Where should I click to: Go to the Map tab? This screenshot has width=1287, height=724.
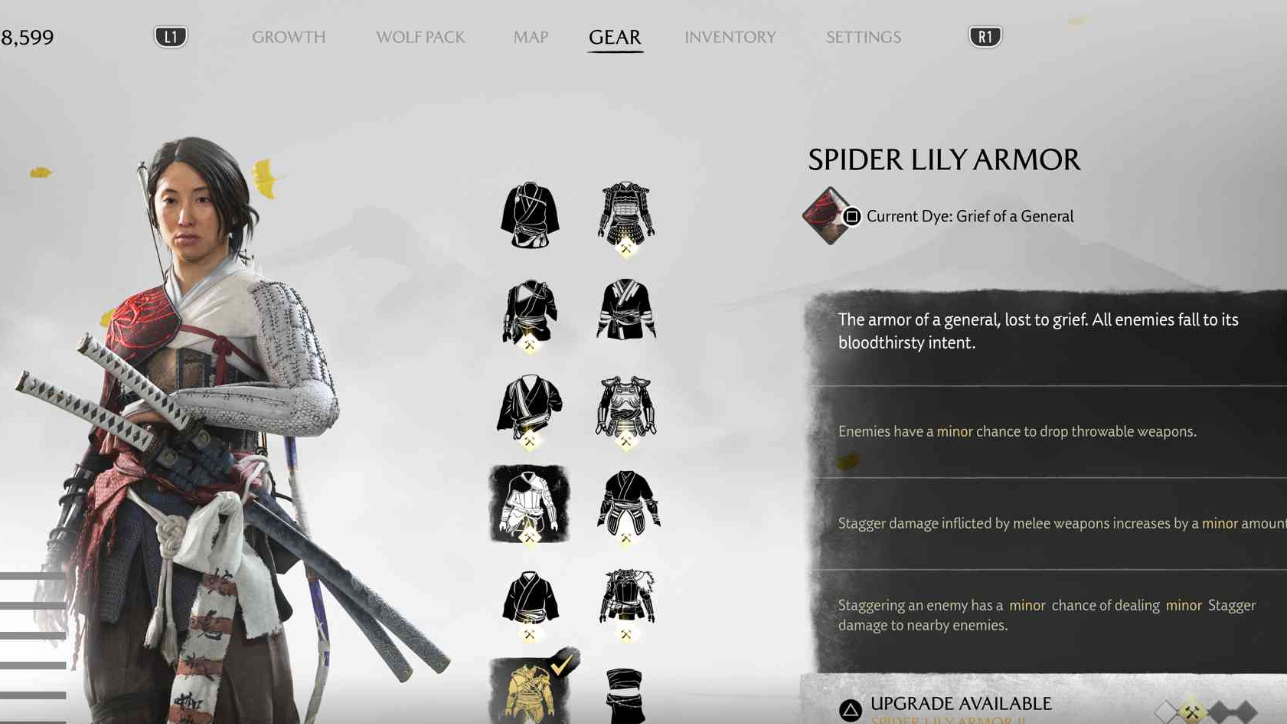coord(530,37)
